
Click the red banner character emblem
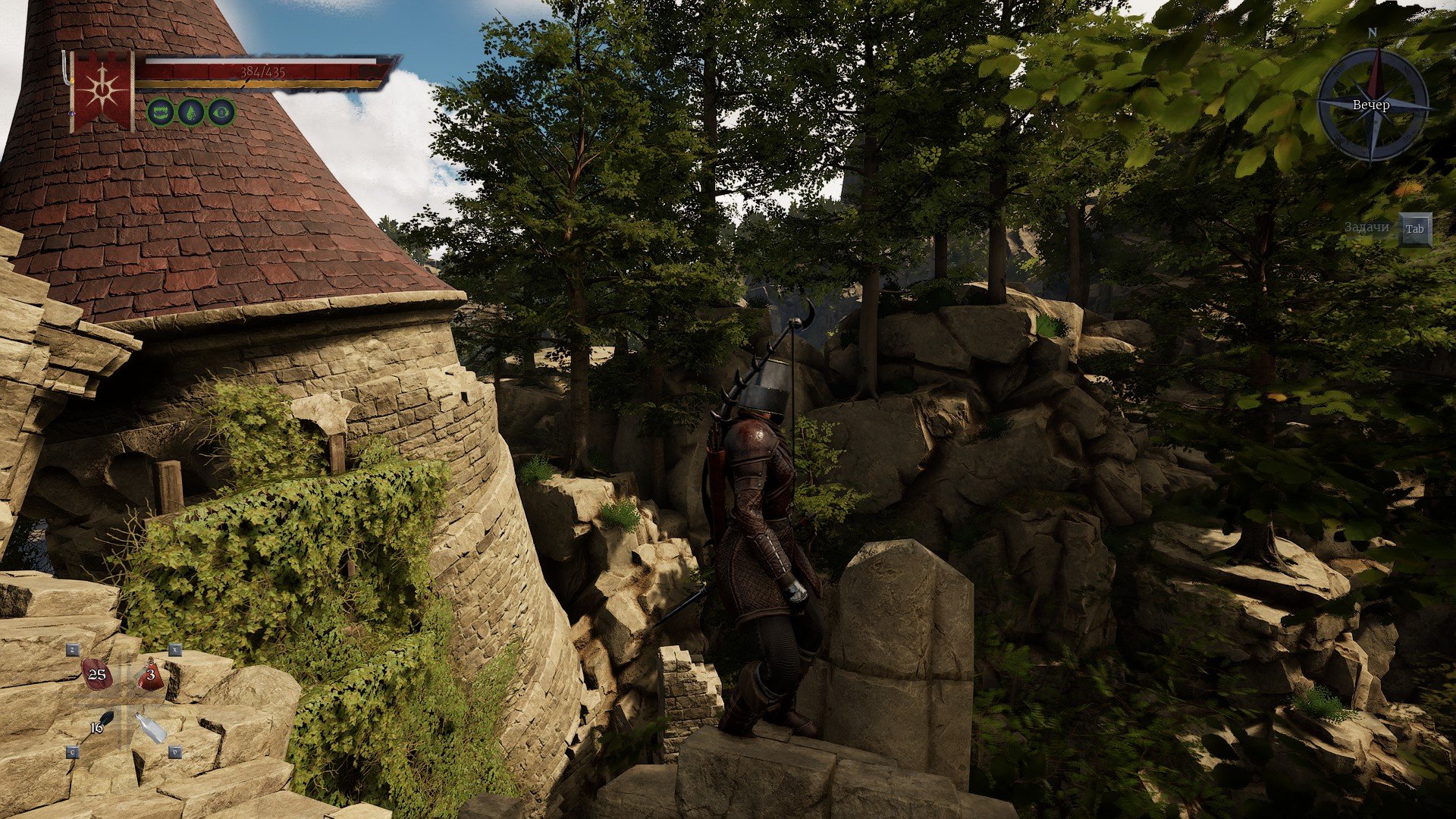[101, 89]
